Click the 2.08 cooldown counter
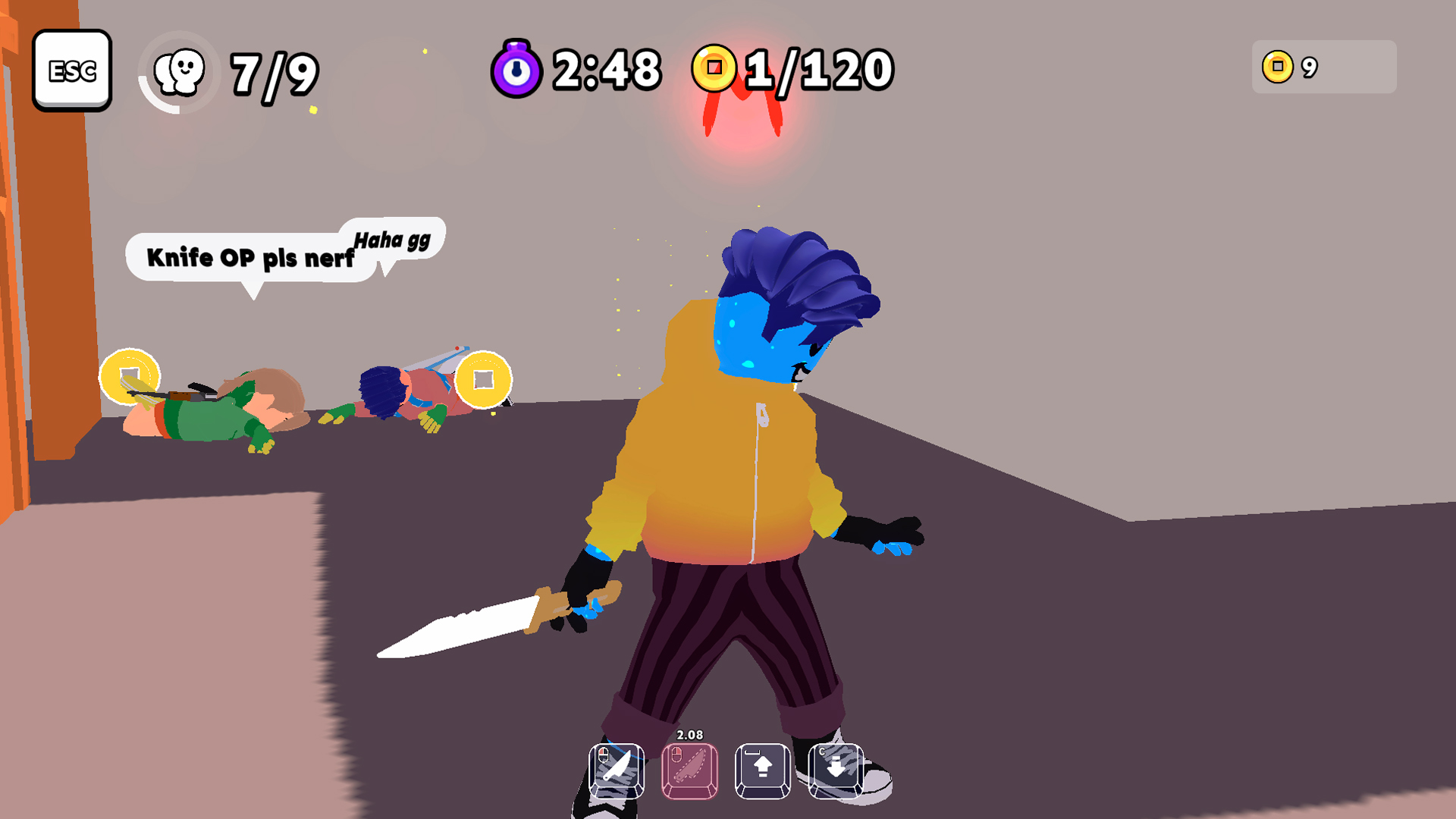The height and width of the screenshot is (819, 1456). point(690,733)
